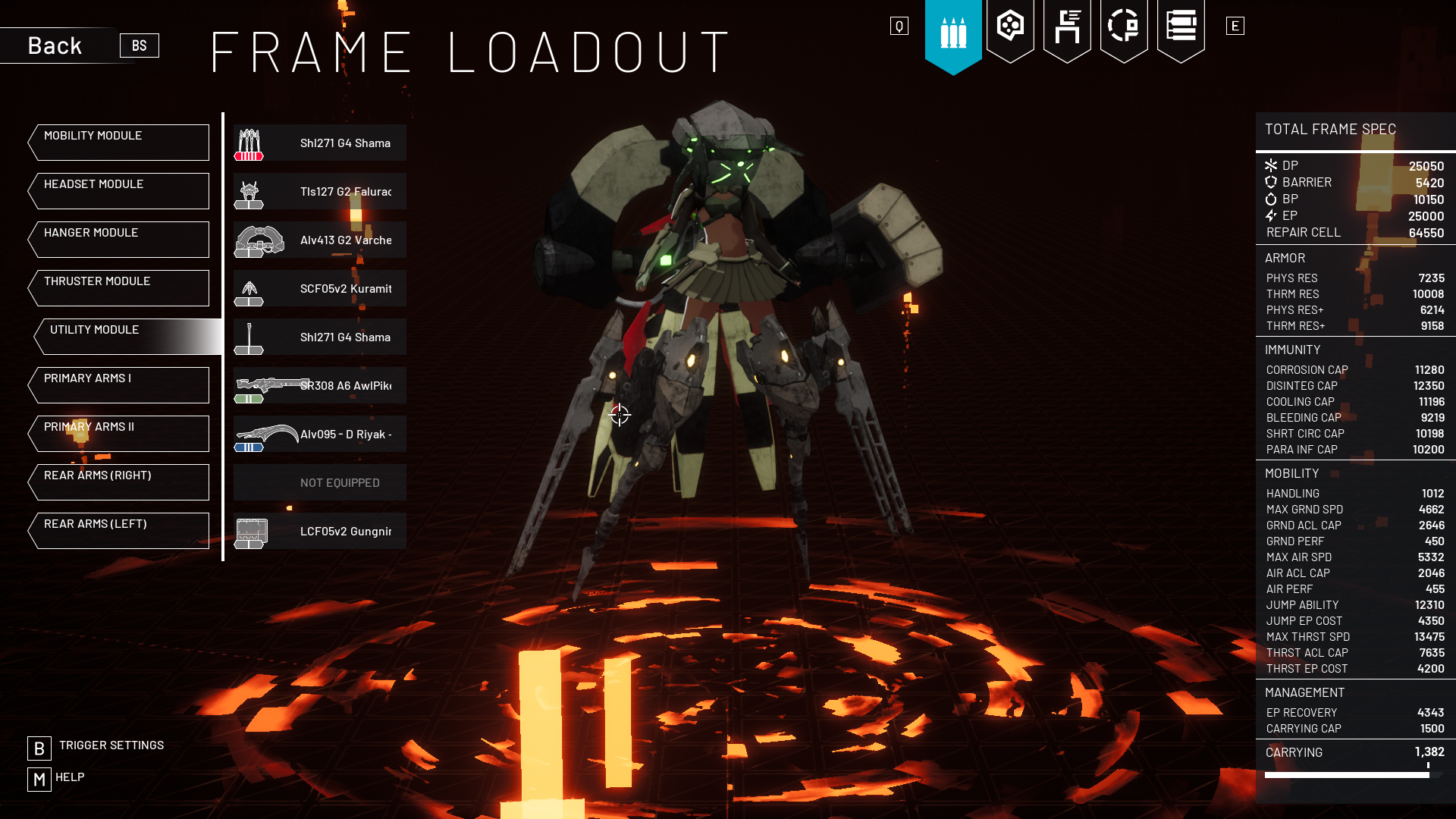The image size is (1456, 819).
Task: Open the Hanger Module category
Action: tap(119, 240)
